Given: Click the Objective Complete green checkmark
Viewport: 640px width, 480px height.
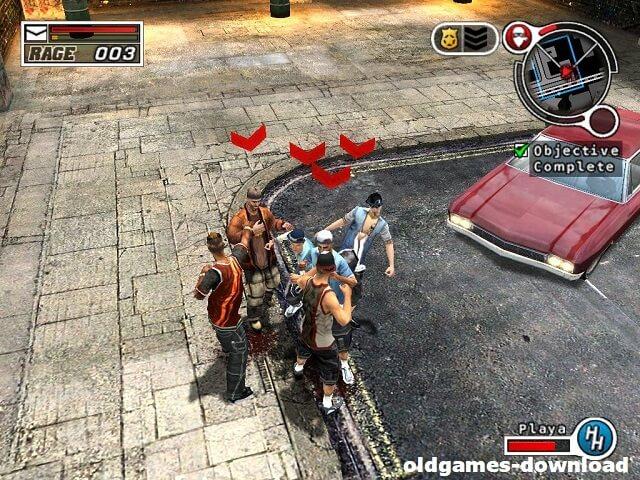Looking at the screenshot, I should (x=521, y=150).
